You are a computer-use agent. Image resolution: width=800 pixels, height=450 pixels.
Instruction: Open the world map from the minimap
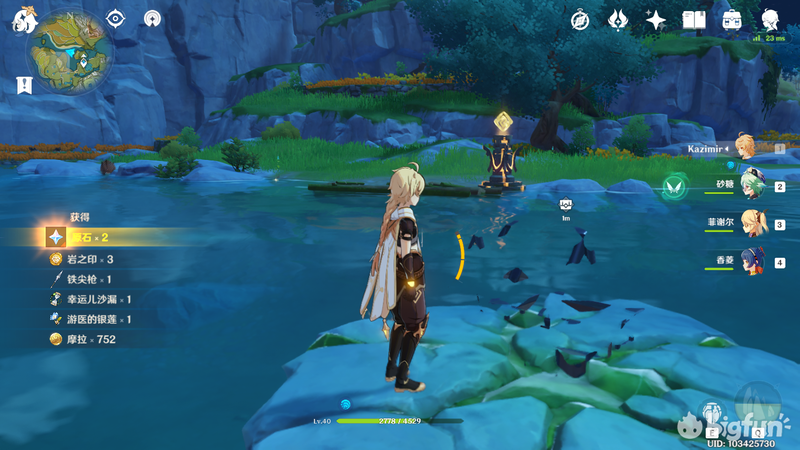tap(69, 49)
